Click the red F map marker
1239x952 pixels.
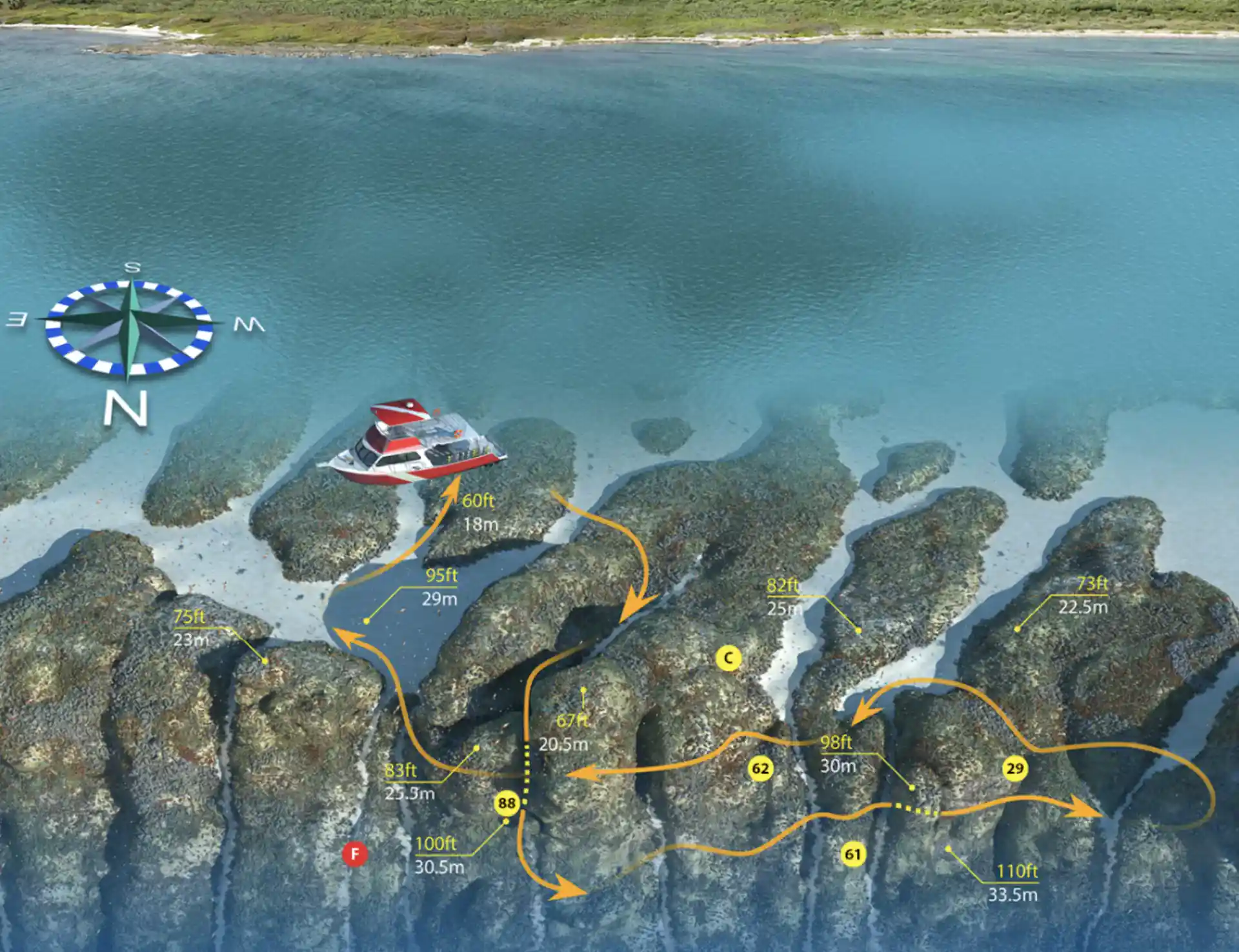click(354, 854)
